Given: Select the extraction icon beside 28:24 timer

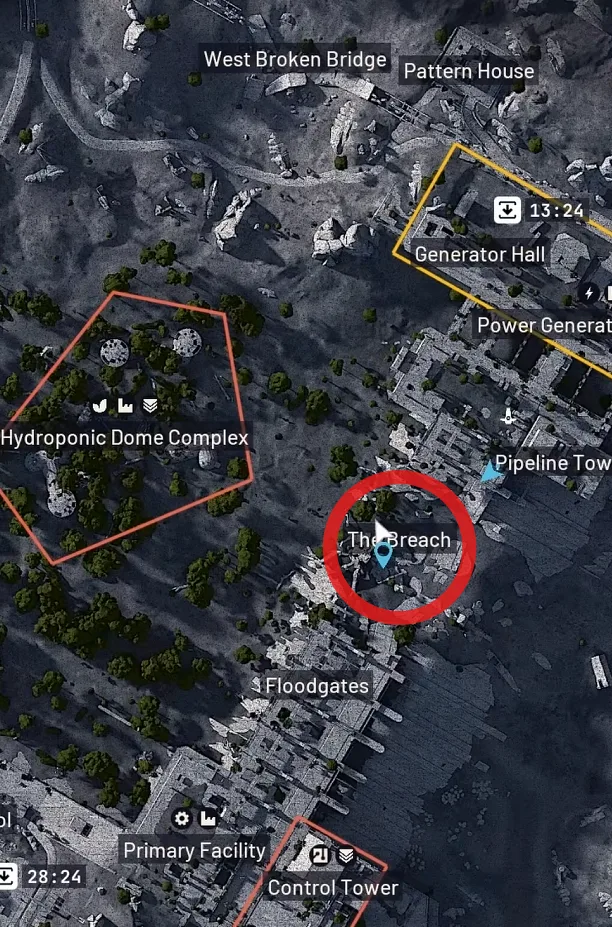Looking at the screenshot, I should coord(7,877).
